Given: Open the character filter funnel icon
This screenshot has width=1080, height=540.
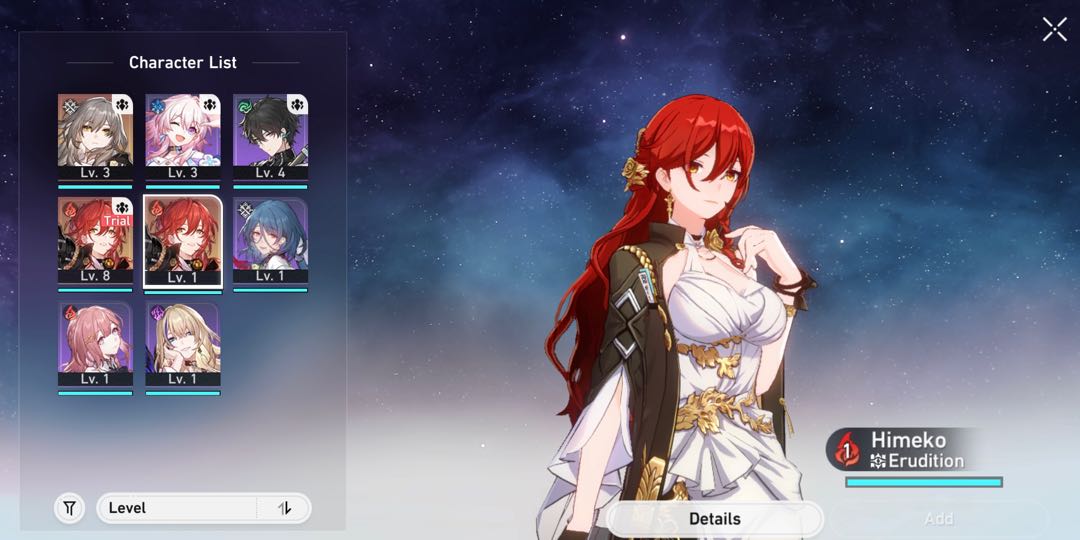Looking at the screenshot, I should pyautogui.click(x=69, y=508).
